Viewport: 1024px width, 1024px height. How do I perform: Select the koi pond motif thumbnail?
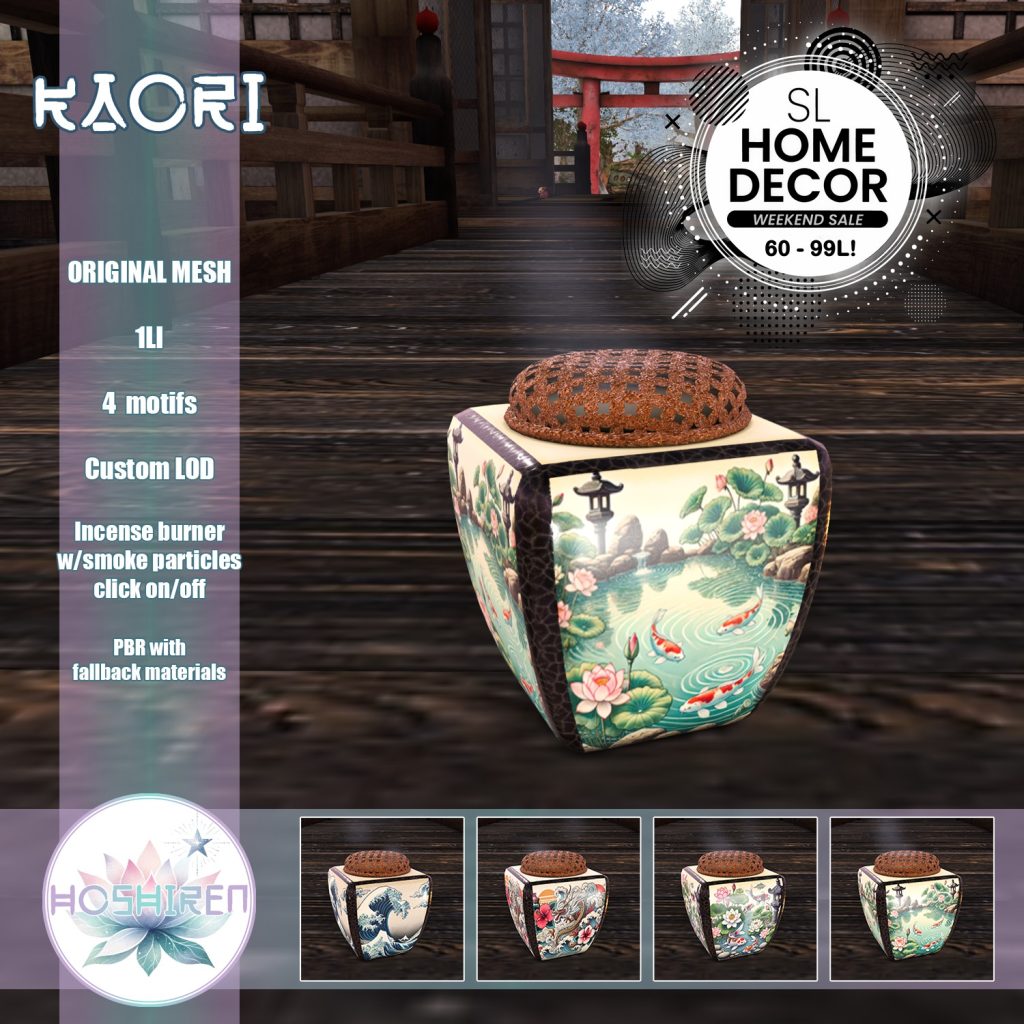tap(912, 898)
